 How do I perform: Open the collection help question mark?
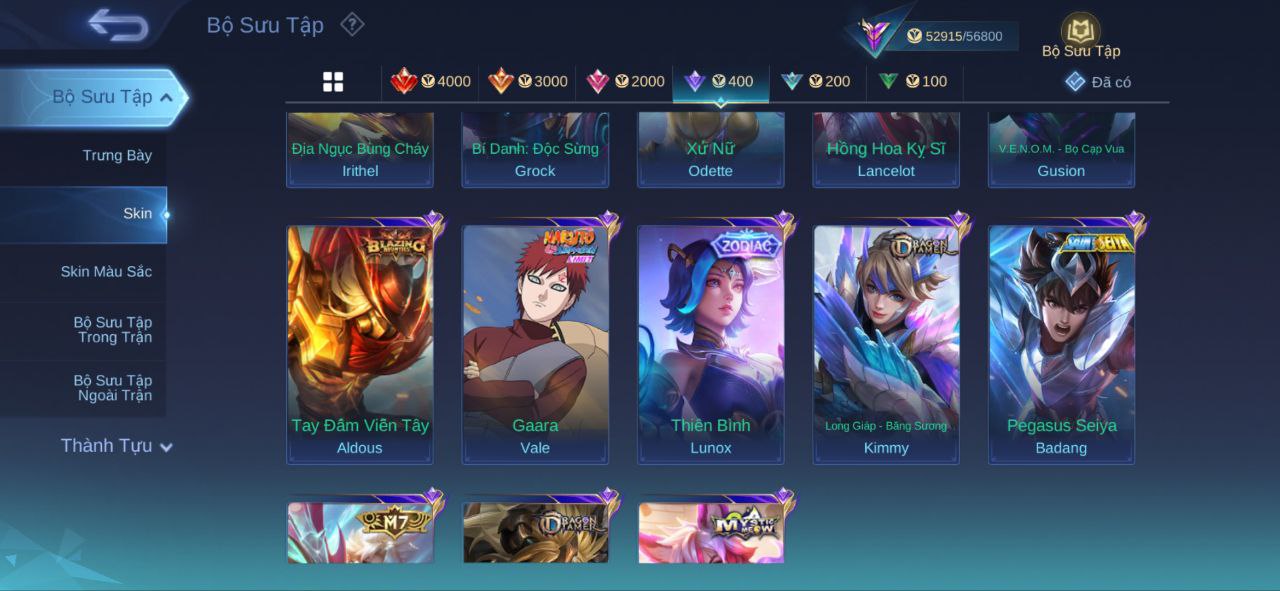click(352, 24)
